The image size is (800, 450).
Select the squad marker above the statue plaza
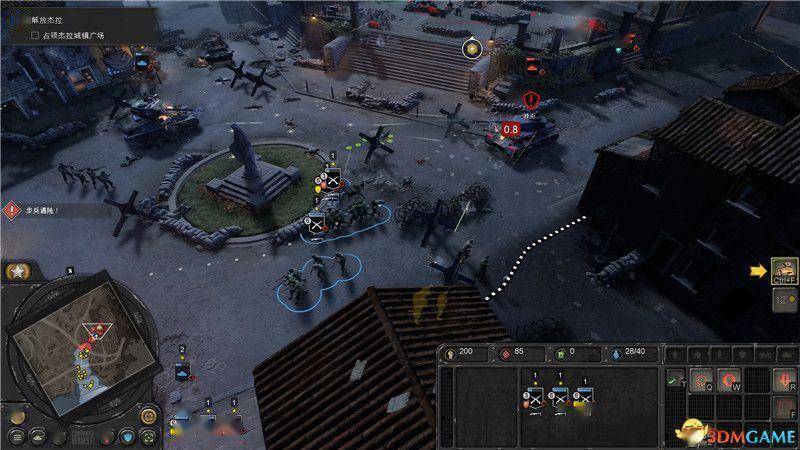pos(333,180)
